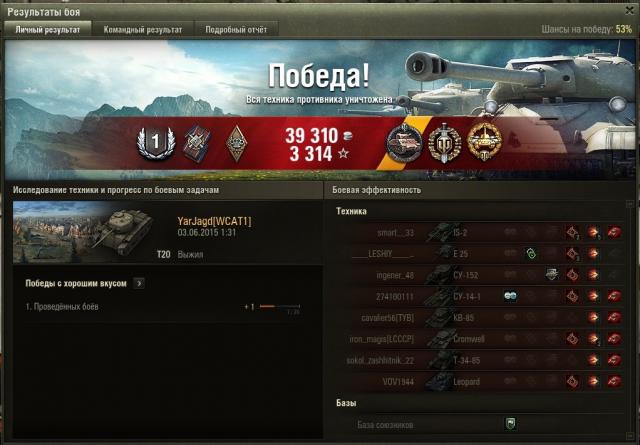640x445 pixels.
Task: Select the 274100111 СУ-14-1 row
Action: coord(480,296)
